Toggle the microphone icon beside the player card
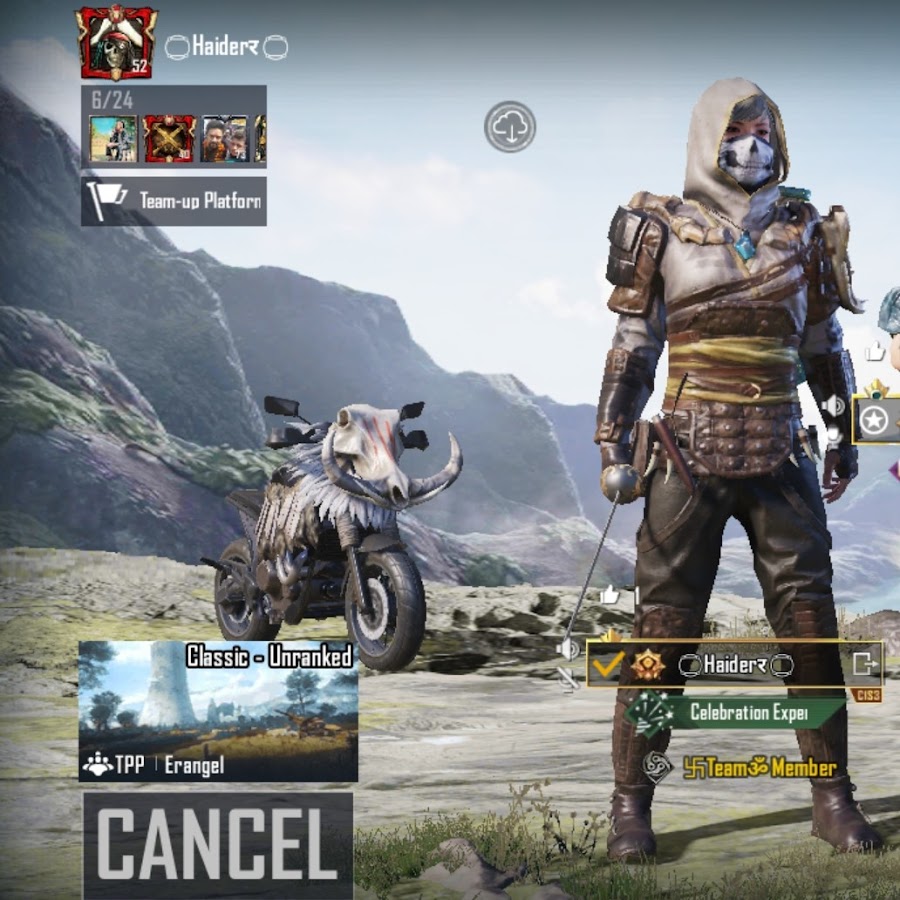The image size is (900, 900). pyautogui.click(x=569, y=679)
